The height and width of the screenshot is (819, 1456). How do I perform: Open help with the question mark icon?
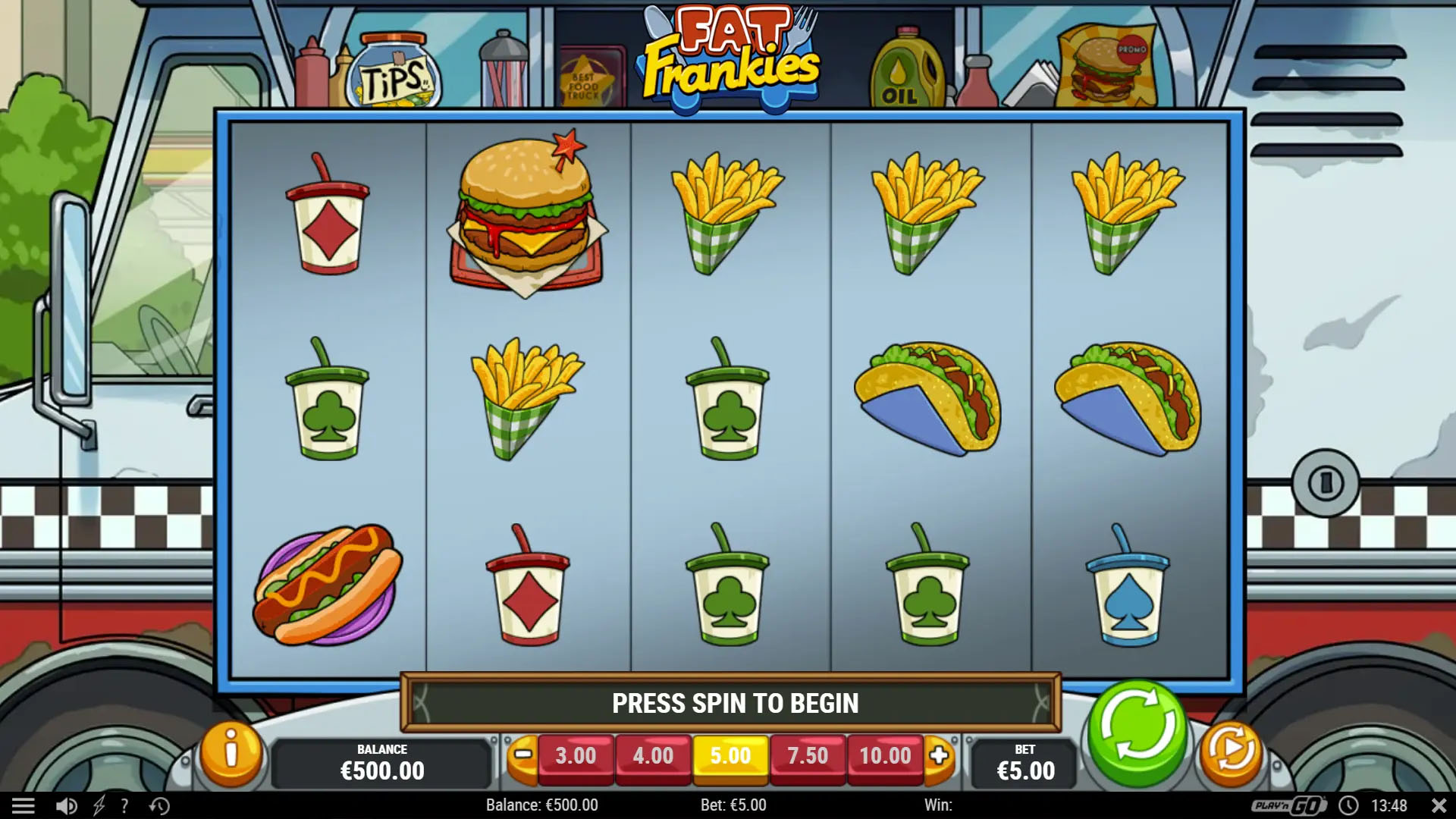coord(124,805)
